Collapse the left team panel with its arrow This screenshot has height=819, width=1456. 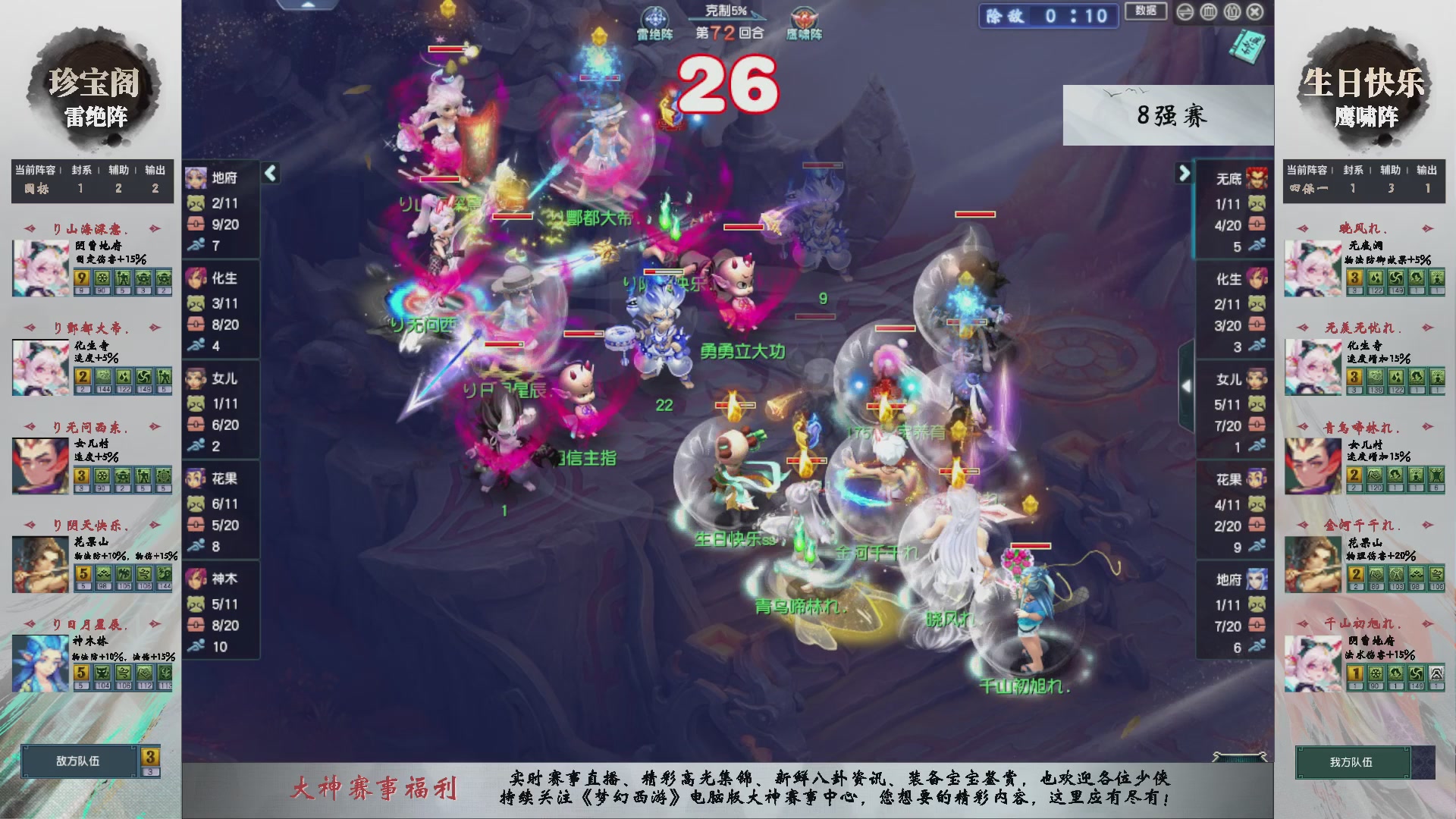point(269,173)
